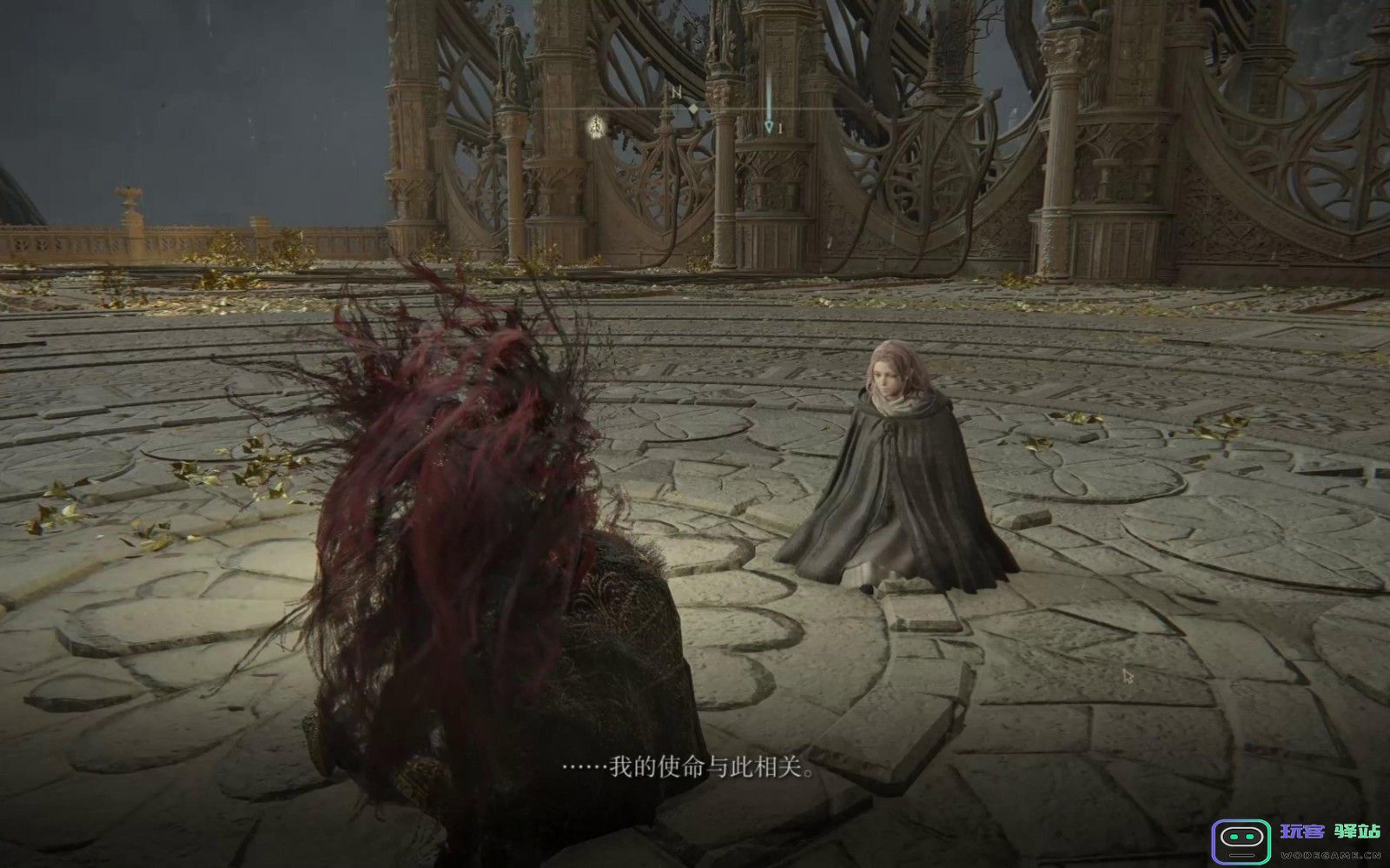Click the robot face watermark logo
The width and height of the screenshot is (1390, 868).
1241,838
